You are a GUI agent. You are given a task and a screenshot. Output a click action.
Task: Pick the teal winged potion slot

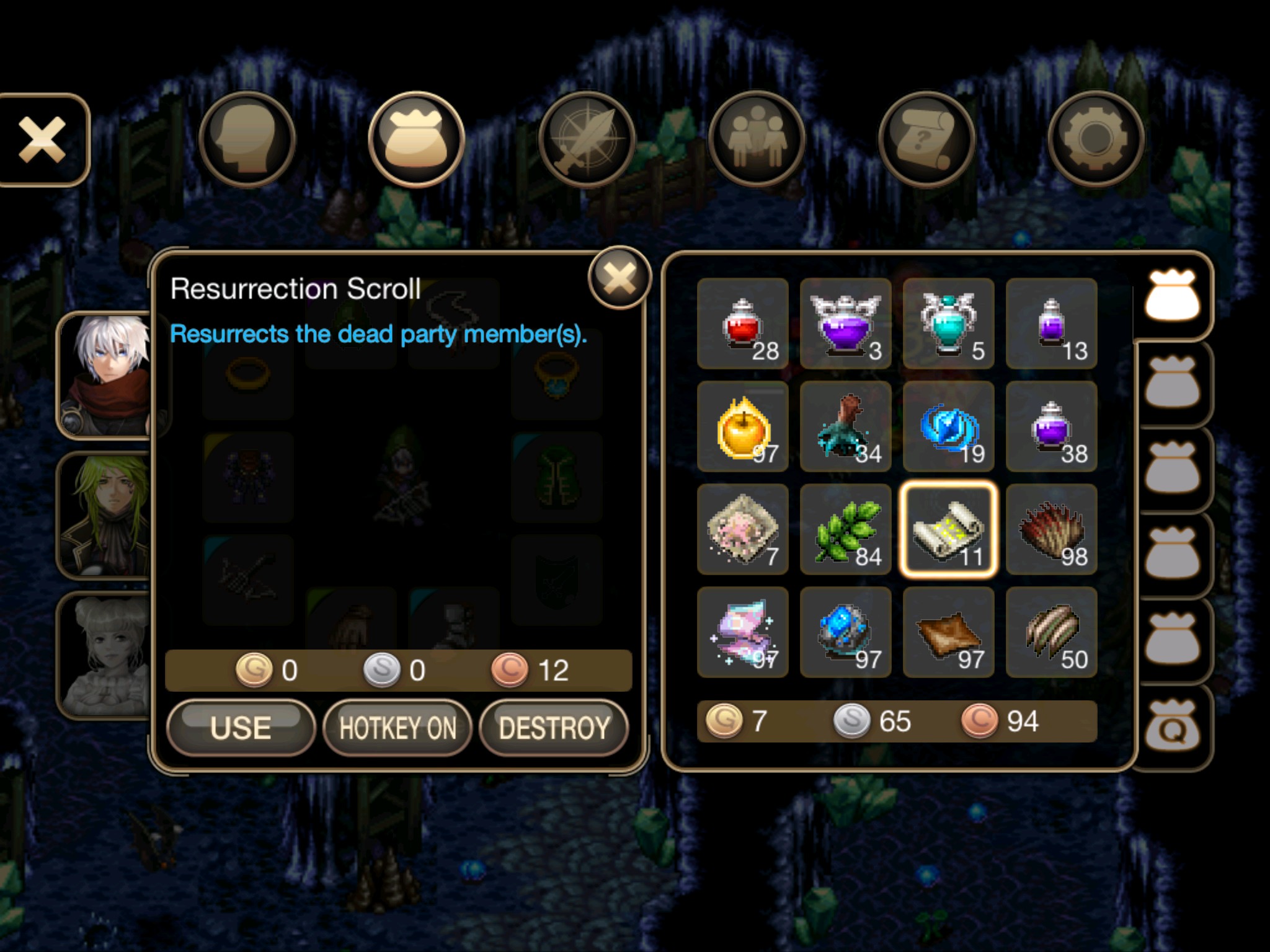click(x=949, y=324)
